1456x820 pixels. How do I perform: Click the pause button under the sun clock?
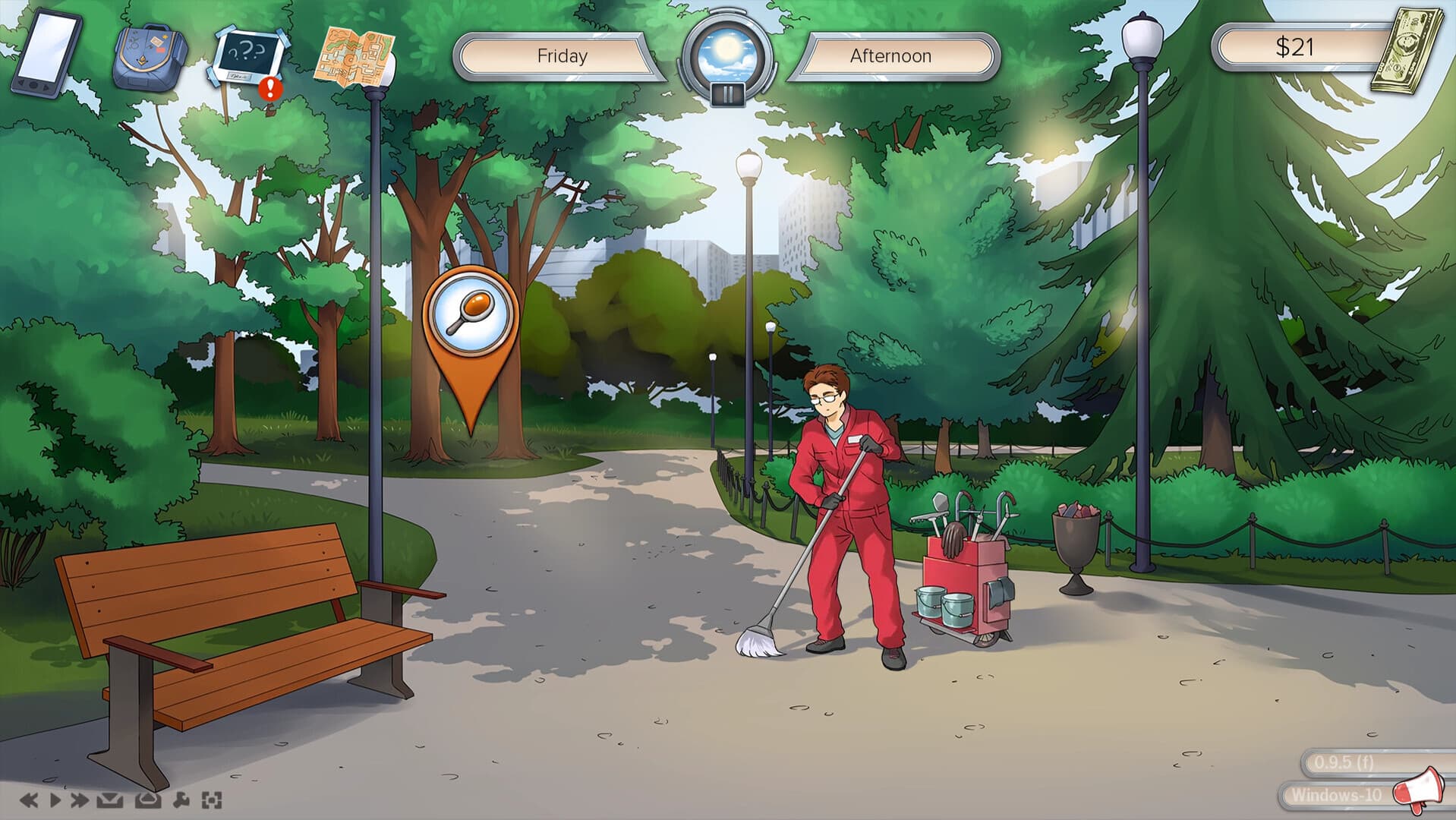point(727,93)
